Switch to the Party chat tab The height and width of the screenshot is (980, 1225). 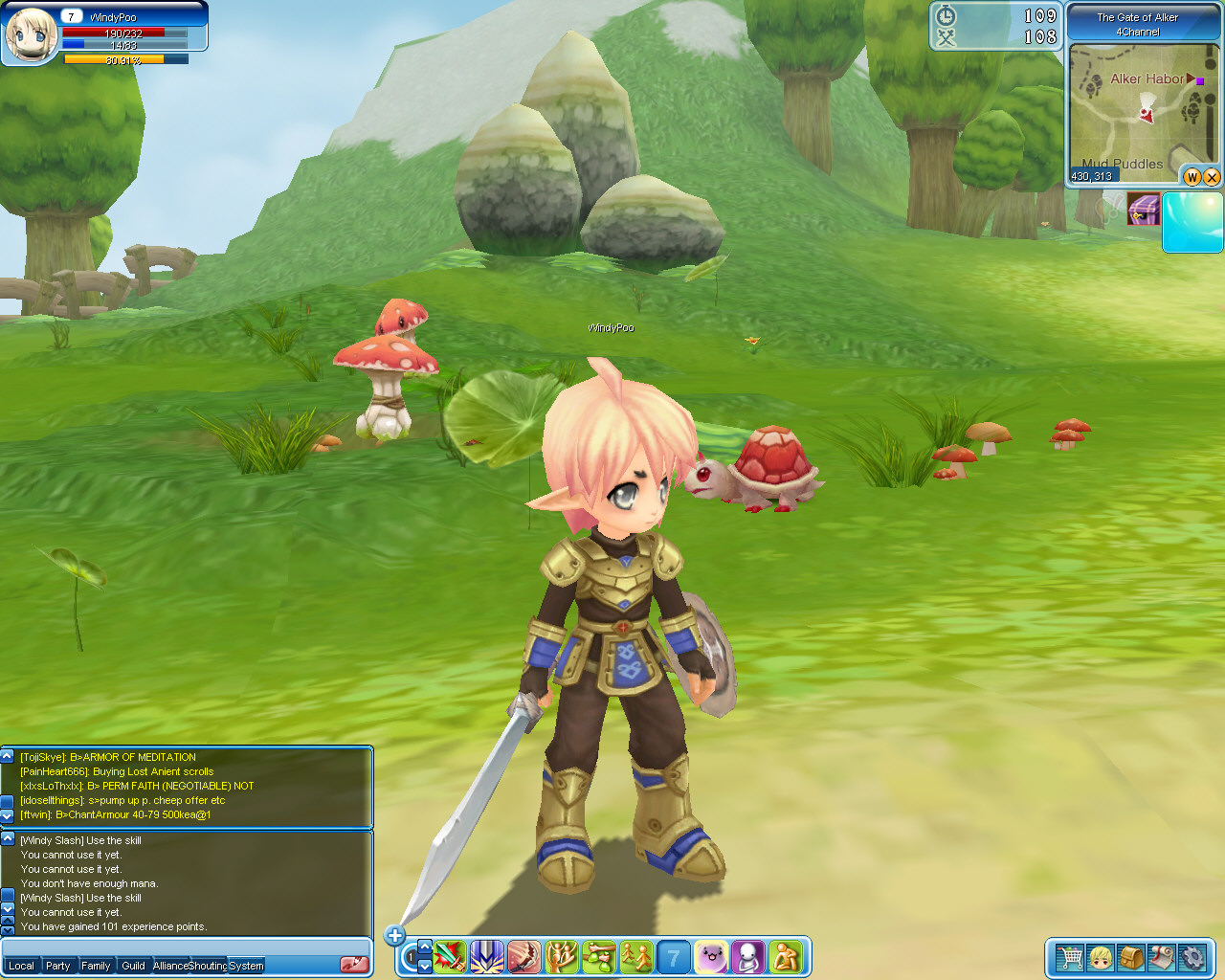58,966
